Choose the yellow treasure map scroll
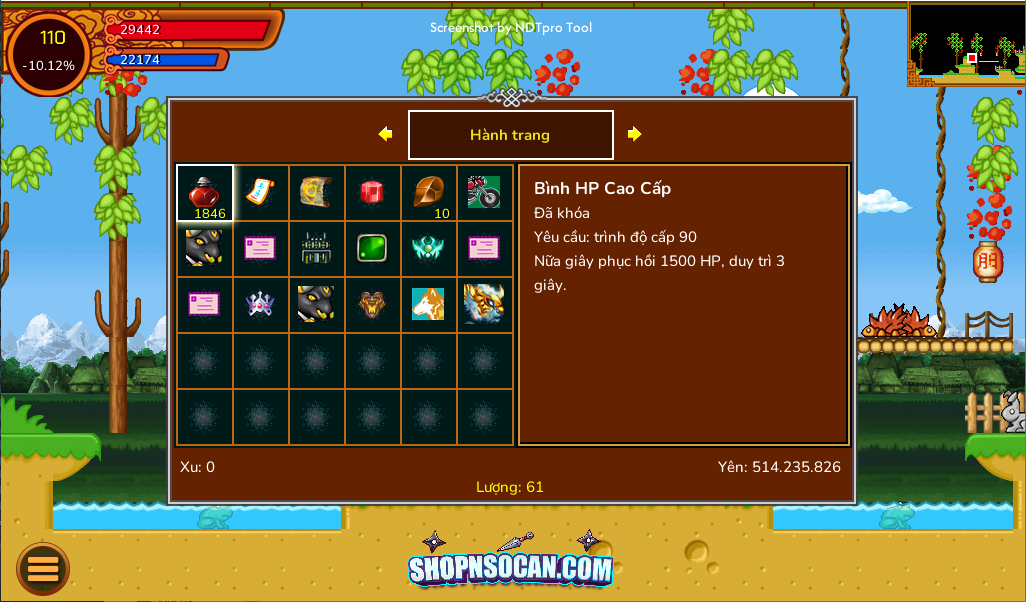The width and height of the screenshot is (1026, 602). click(x=316, y=192)
